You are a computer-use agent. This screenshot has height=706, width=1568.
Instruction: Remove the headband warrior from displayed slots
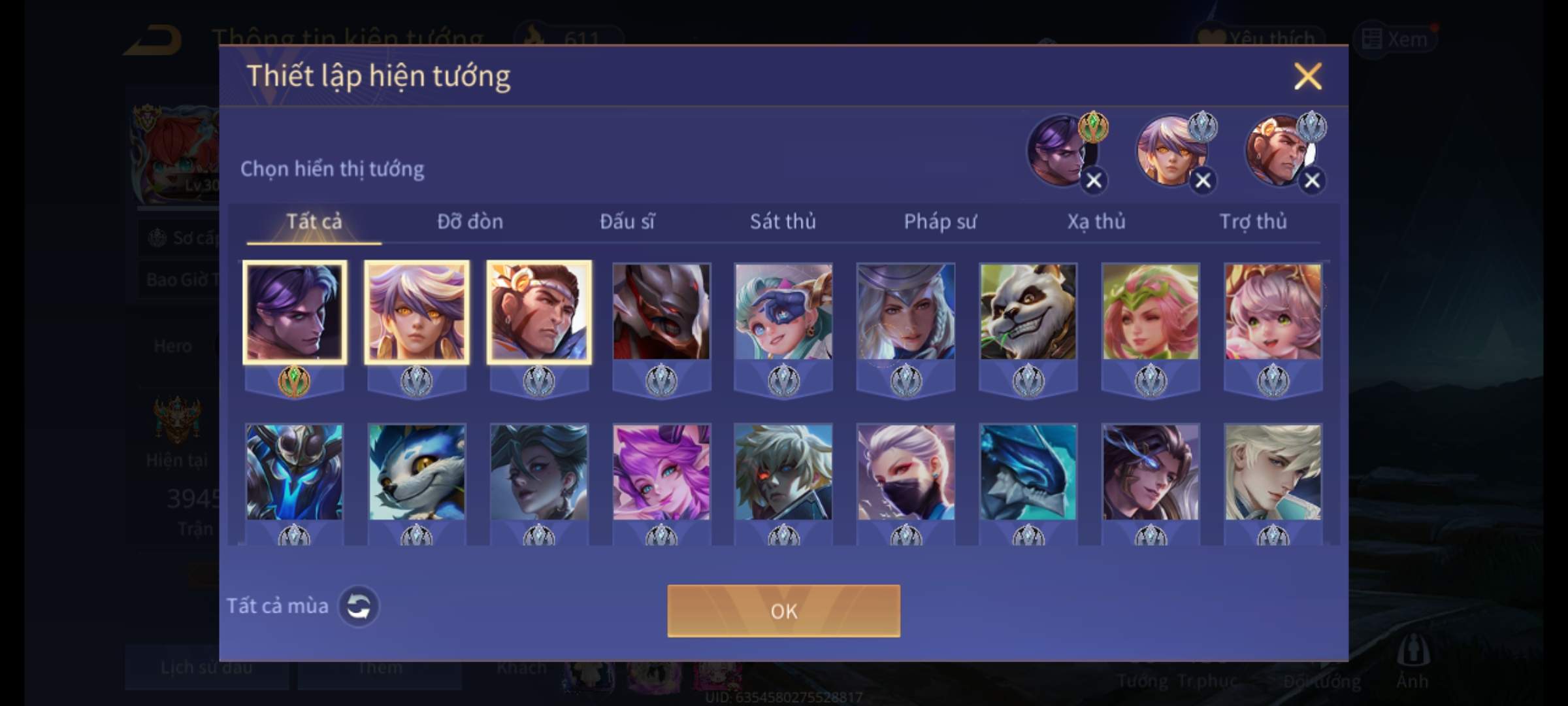[1312, 180]
